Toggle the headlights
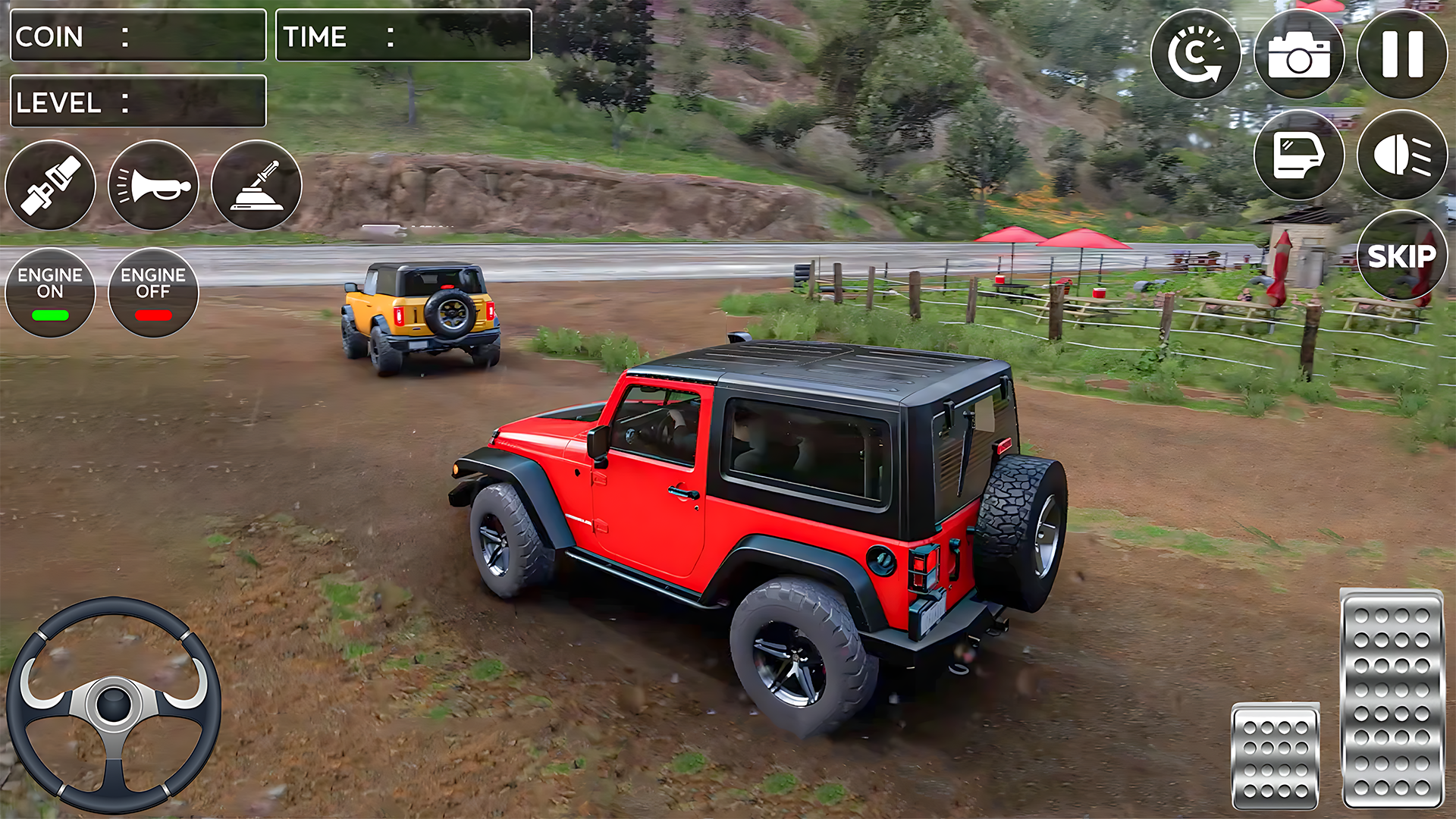This screenshot has height=819, width=1456. (x=1401, y=155)
